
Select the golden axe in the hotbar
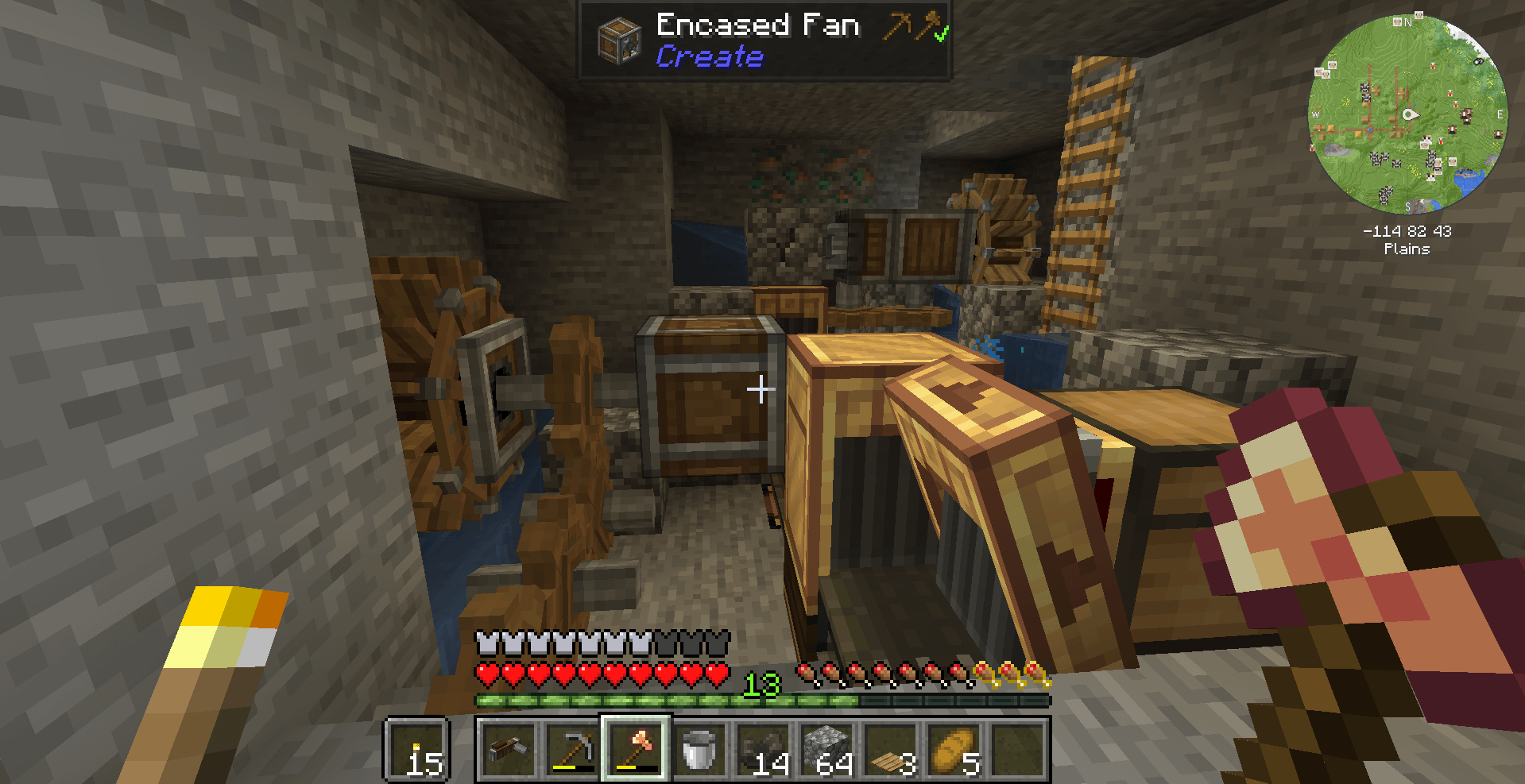pos(636,751)
